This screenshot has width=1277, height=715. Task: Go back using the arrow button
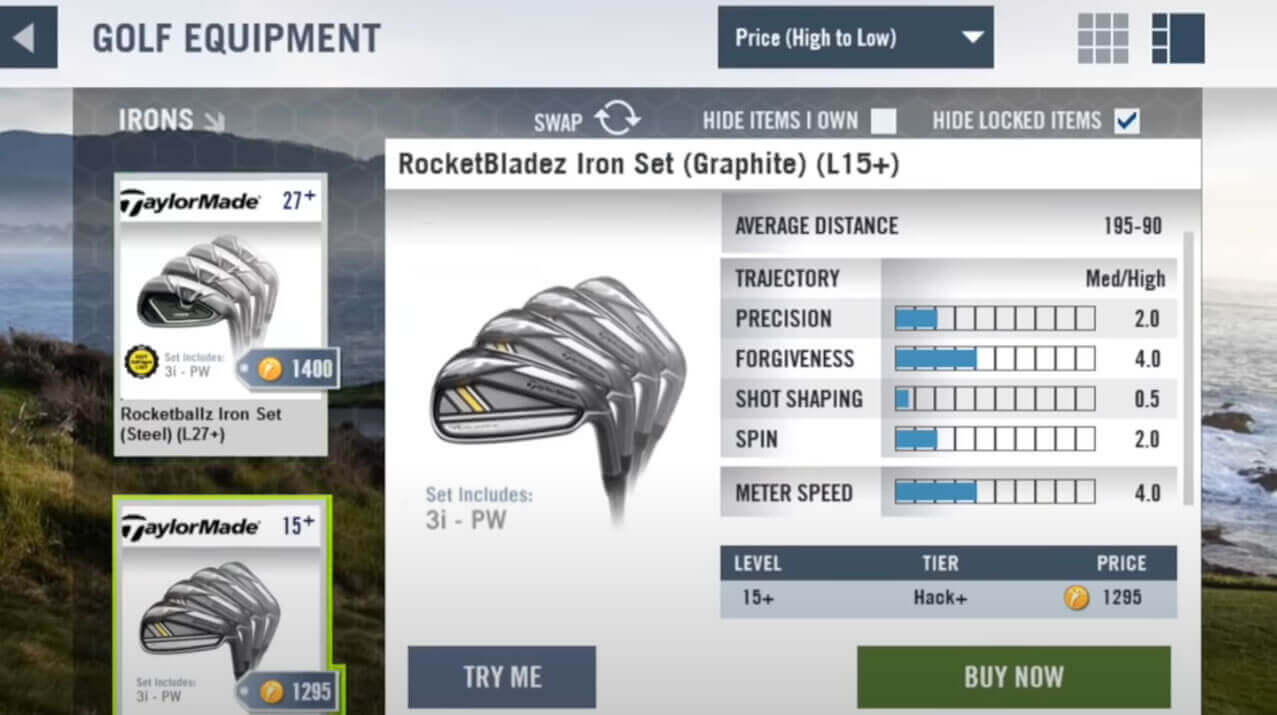pyautogui.click(x=24, y=39)
